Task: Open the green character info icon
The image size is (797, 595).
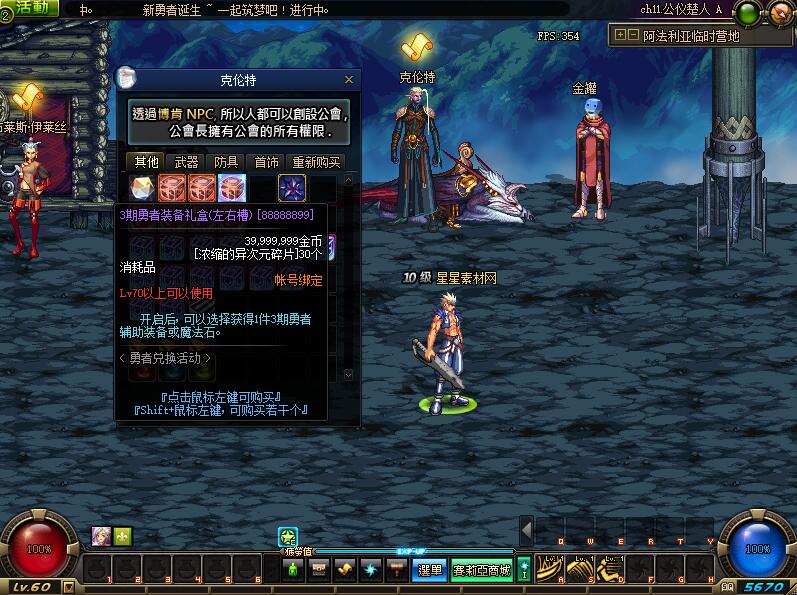Action: [x=293, y=570]
